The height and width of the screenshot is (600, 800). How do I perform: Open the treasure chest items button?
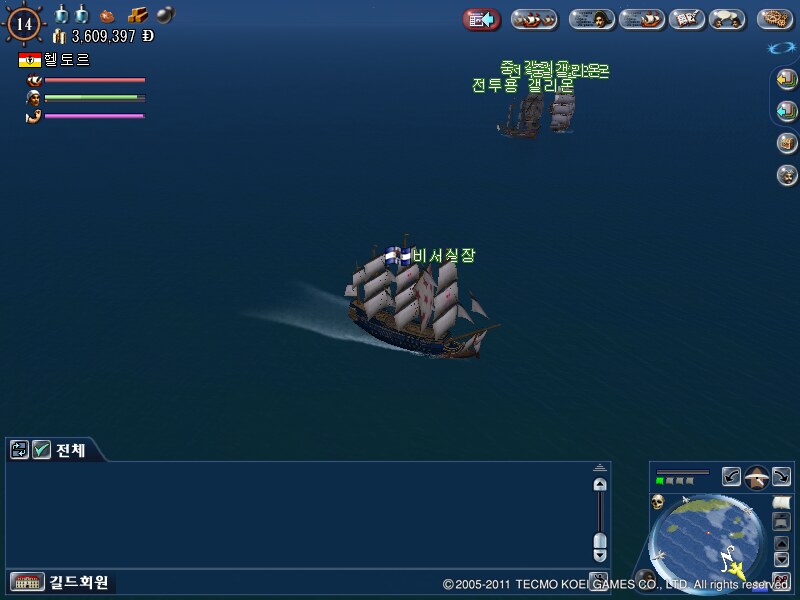786,143
